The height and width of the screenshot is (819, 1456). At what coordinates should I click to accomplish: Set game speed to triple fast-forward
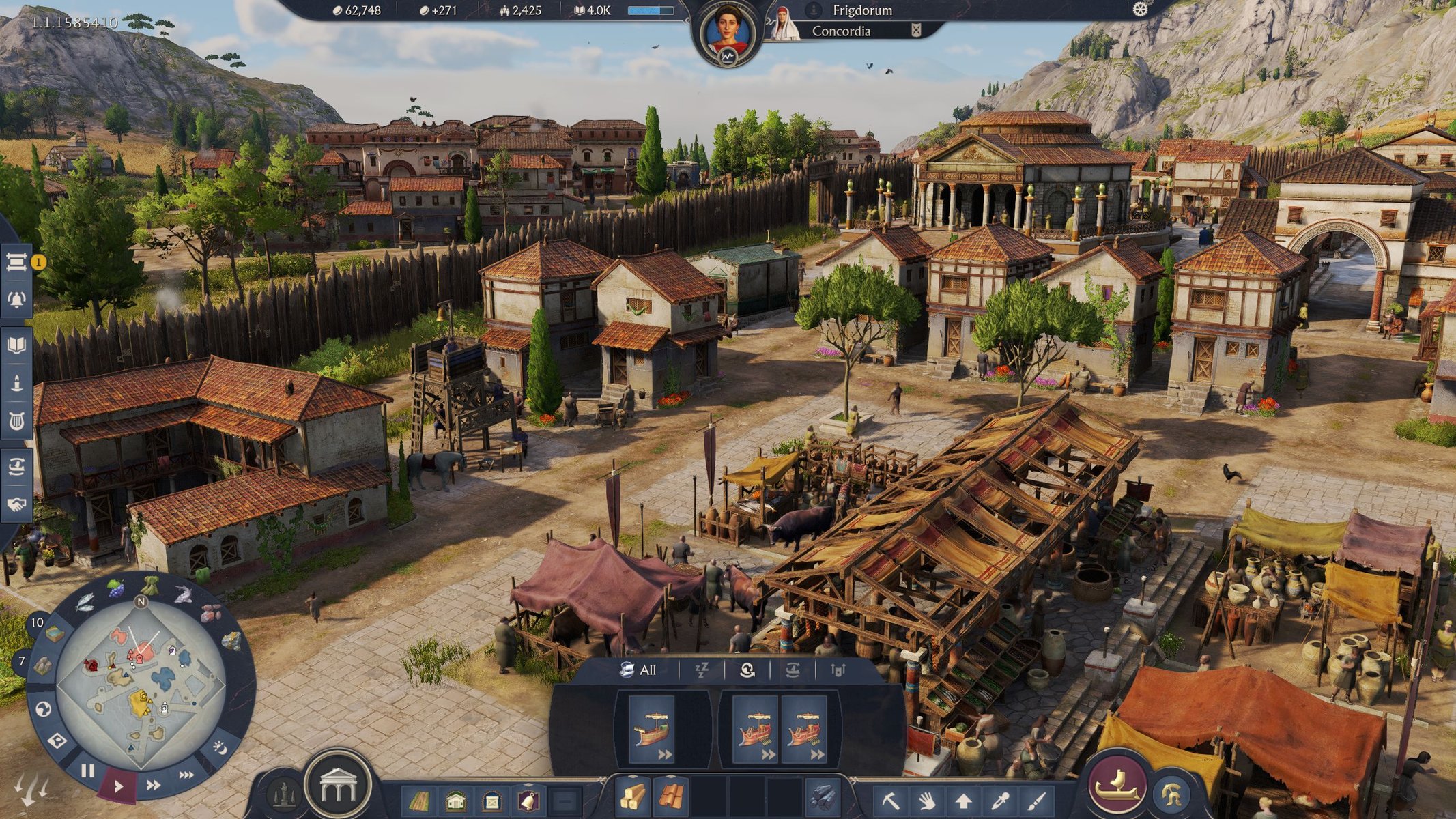coord(186,775)
